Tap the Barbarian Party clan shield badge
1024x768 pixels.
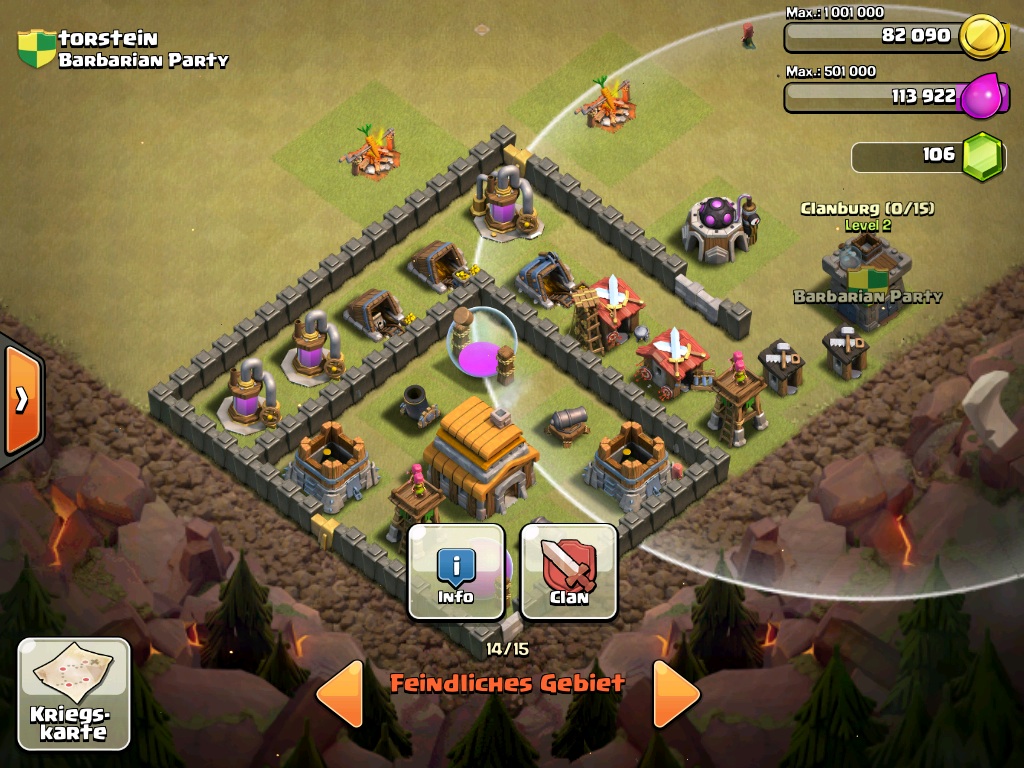click(37, 48)
